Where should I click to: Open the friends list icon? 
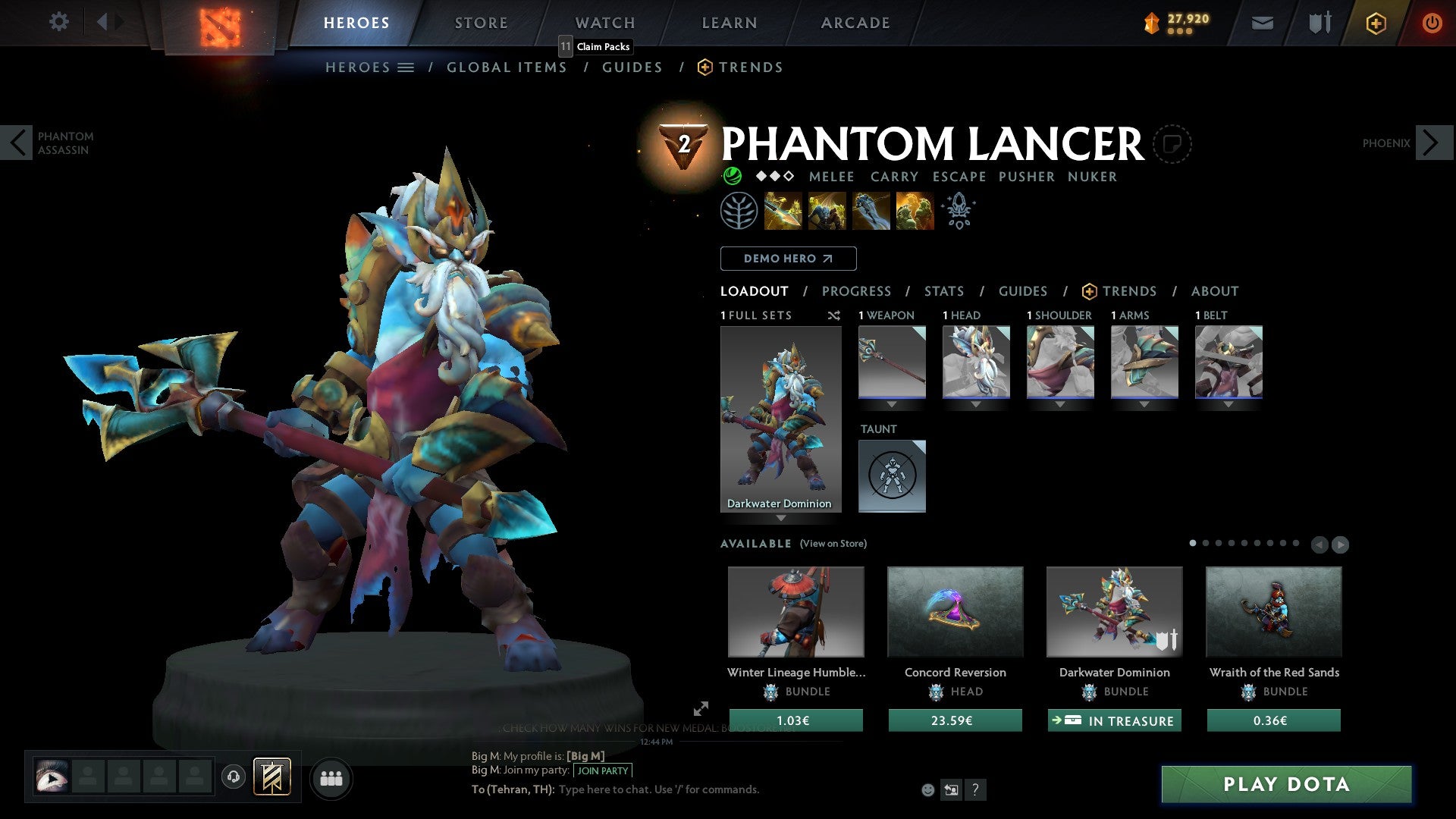[x=331, y=777]
